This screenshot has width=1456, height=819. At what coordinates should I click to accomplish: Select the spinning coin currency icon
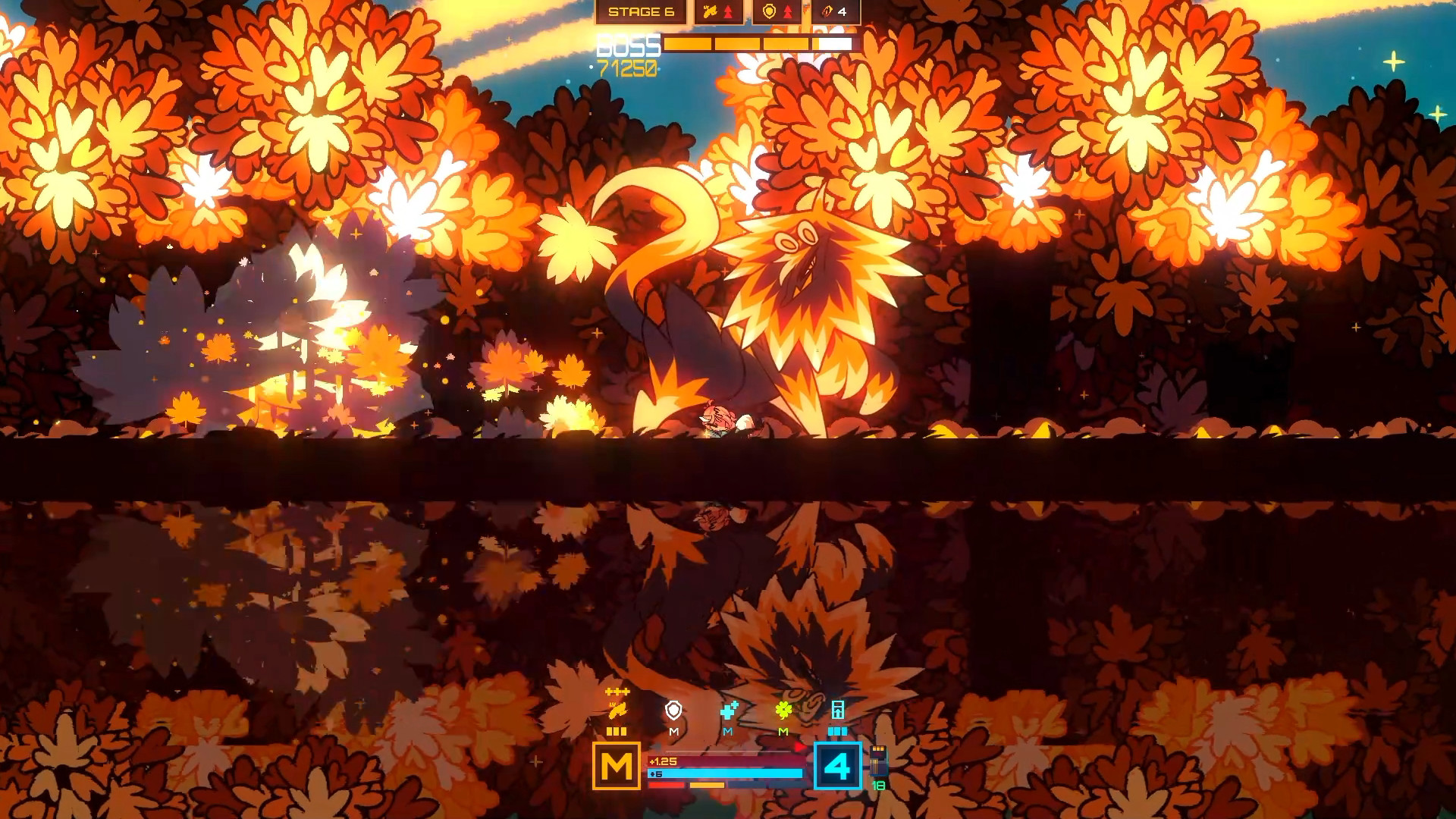click(826, 13)
